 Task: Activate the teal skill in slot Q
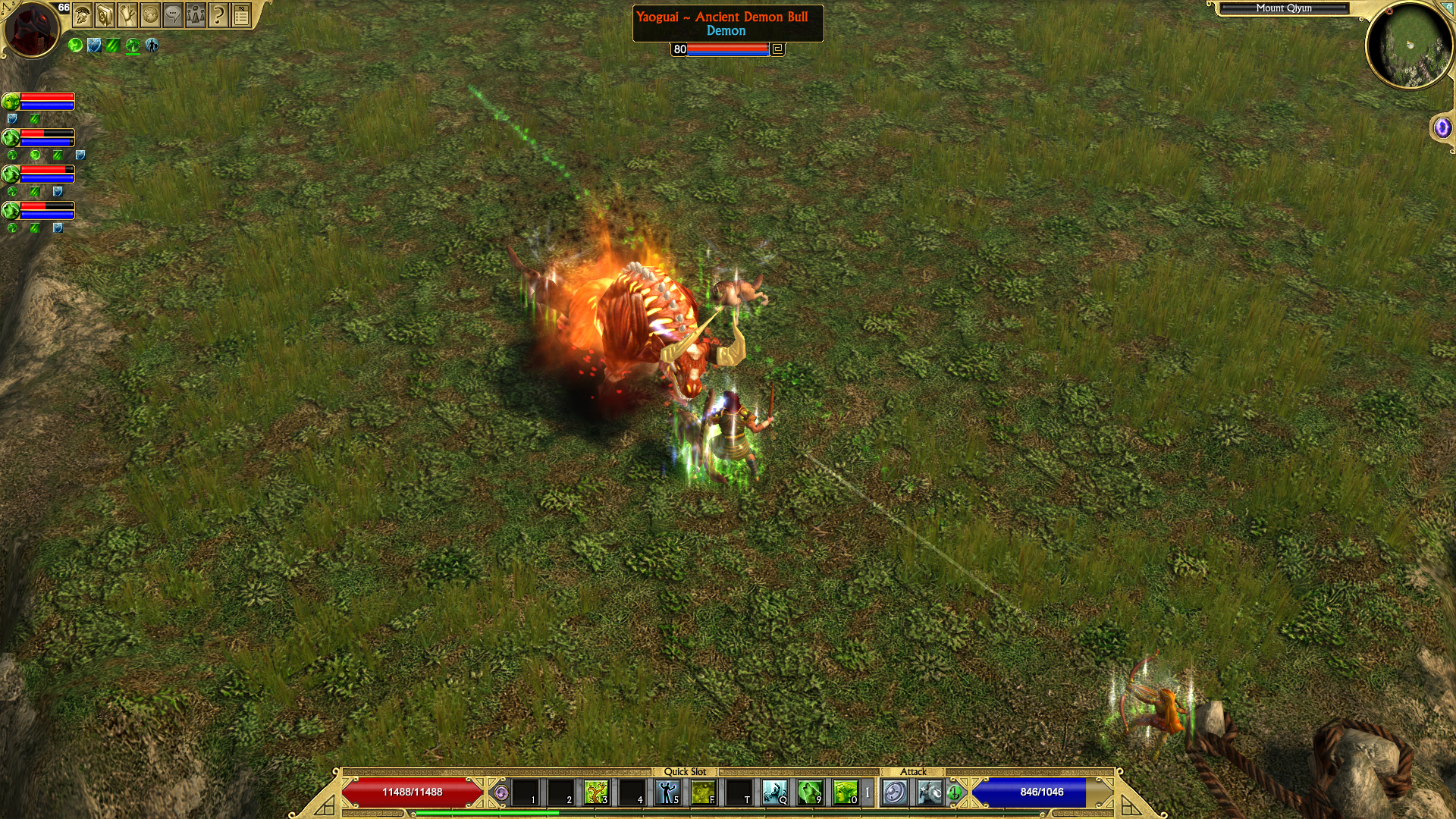(774, 792)
